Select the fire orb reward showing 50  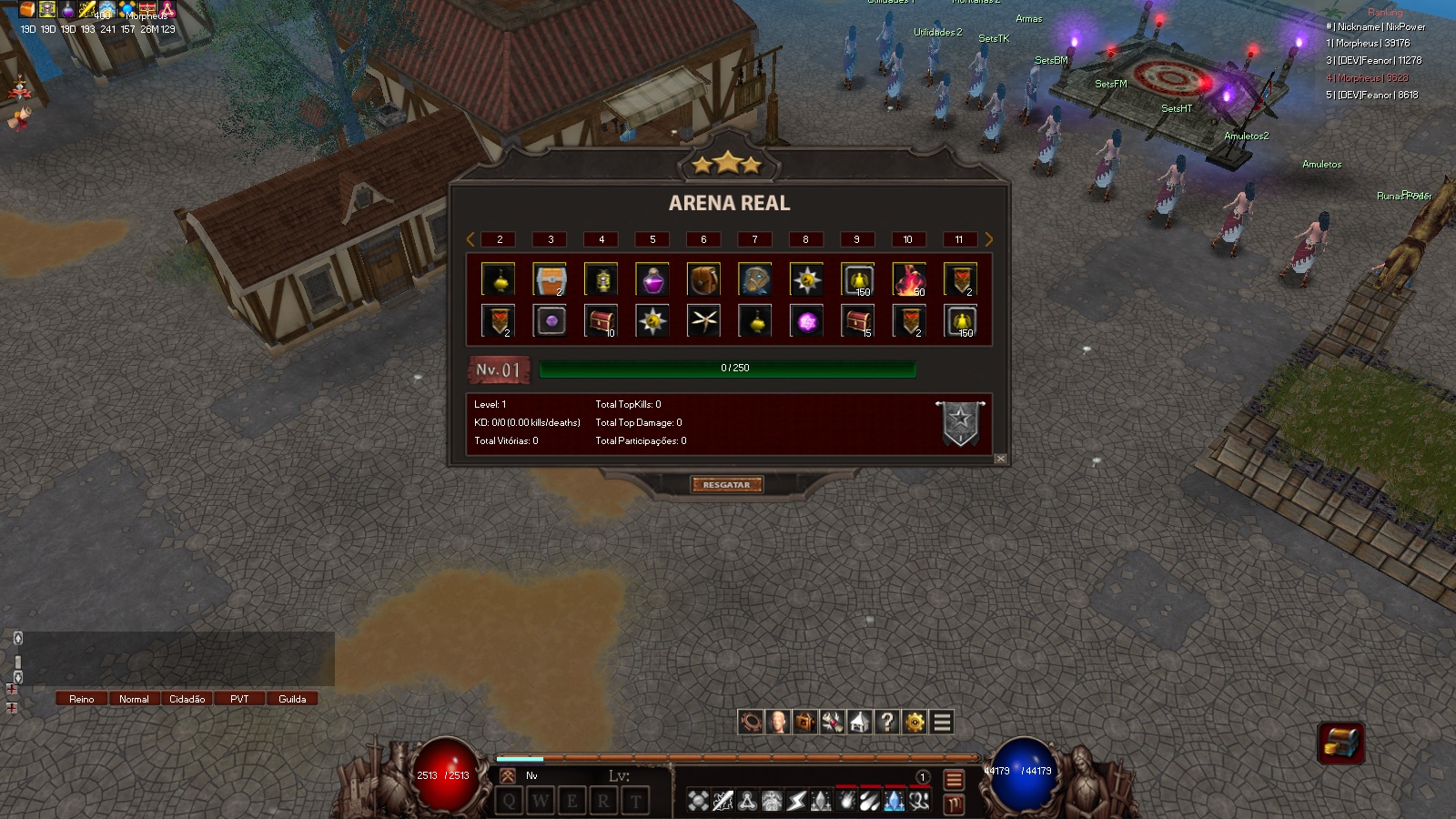(x=909, y=279)
